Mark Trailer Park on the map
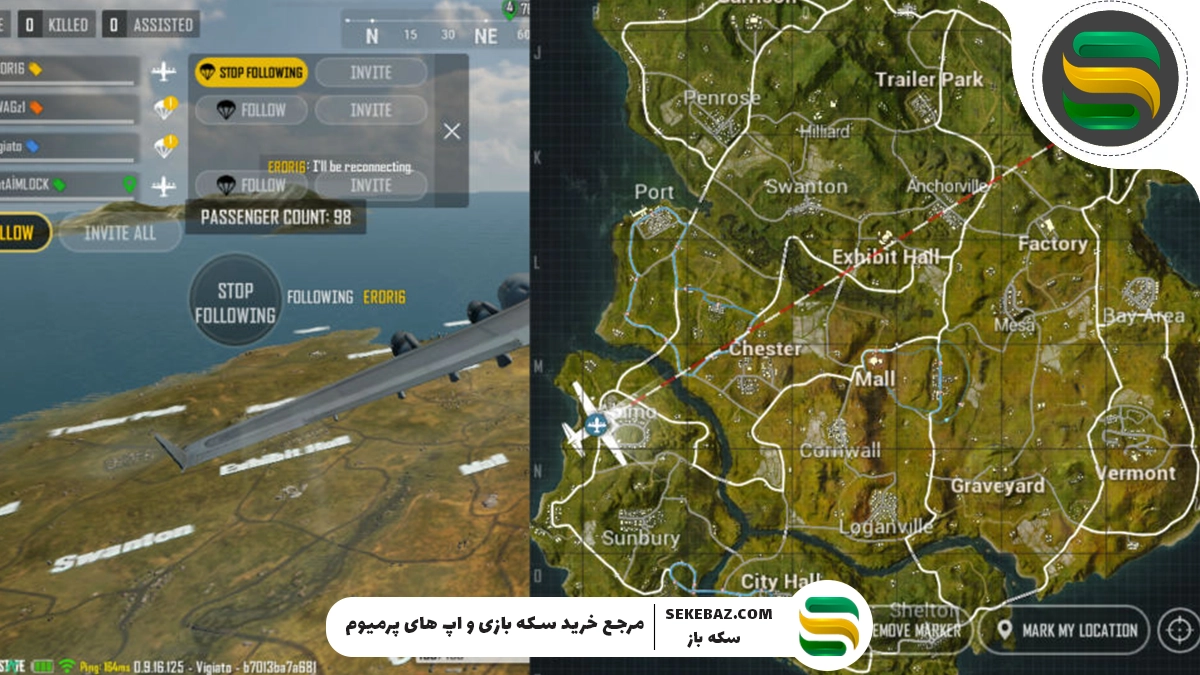This screenshot has width=1200, height=675. [929, 79]
